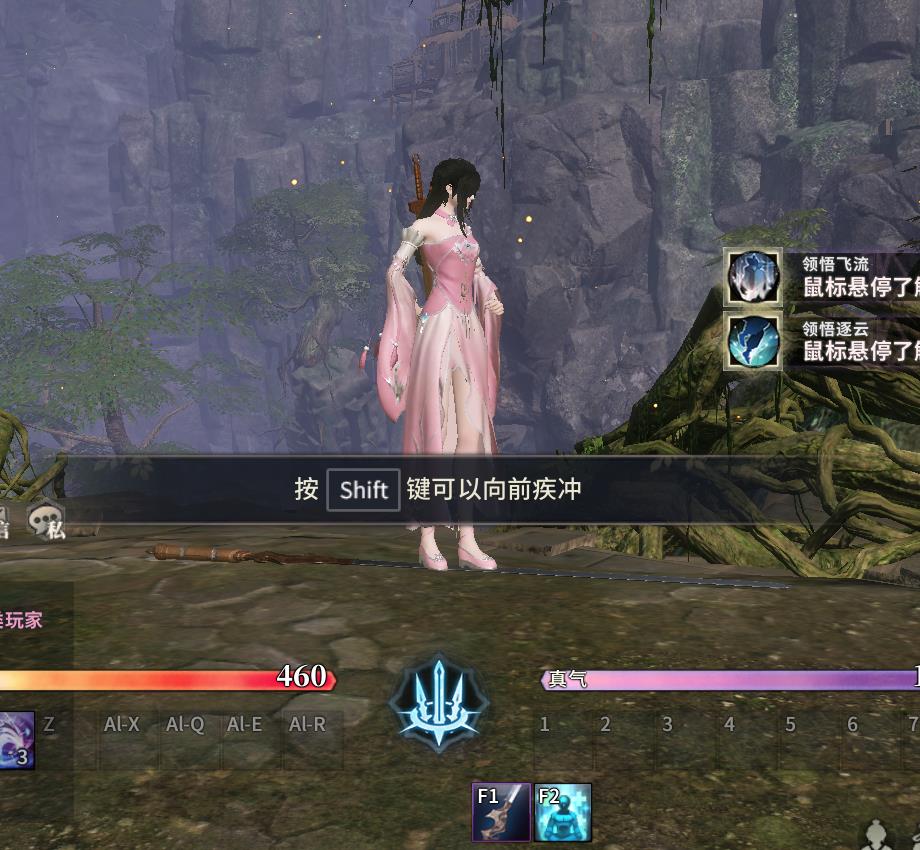Viewport: 920px width, 850px height.
Task: Open the 领悟逐云 skill notification
Action: click(x=754, y=341)
